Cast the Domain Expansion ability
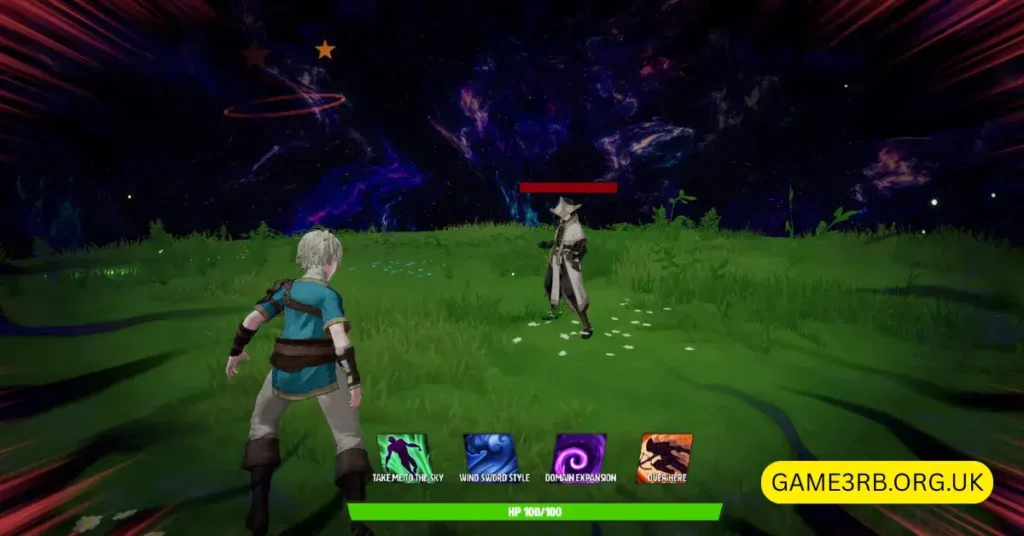The image size is (1024, 536). pos(579,455)
